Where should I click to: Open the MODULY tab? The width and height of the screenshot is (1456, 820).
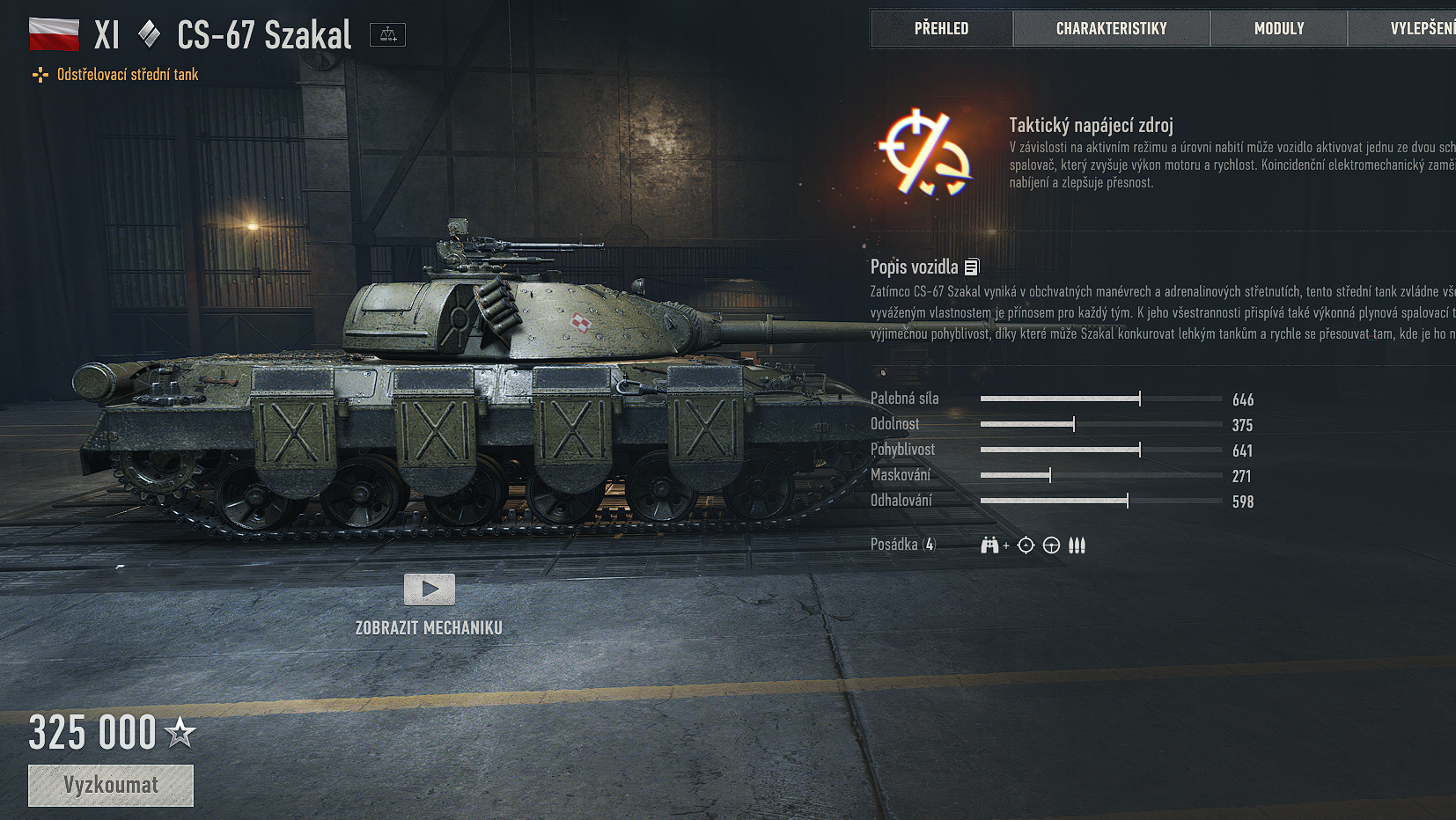(1278, 28)
